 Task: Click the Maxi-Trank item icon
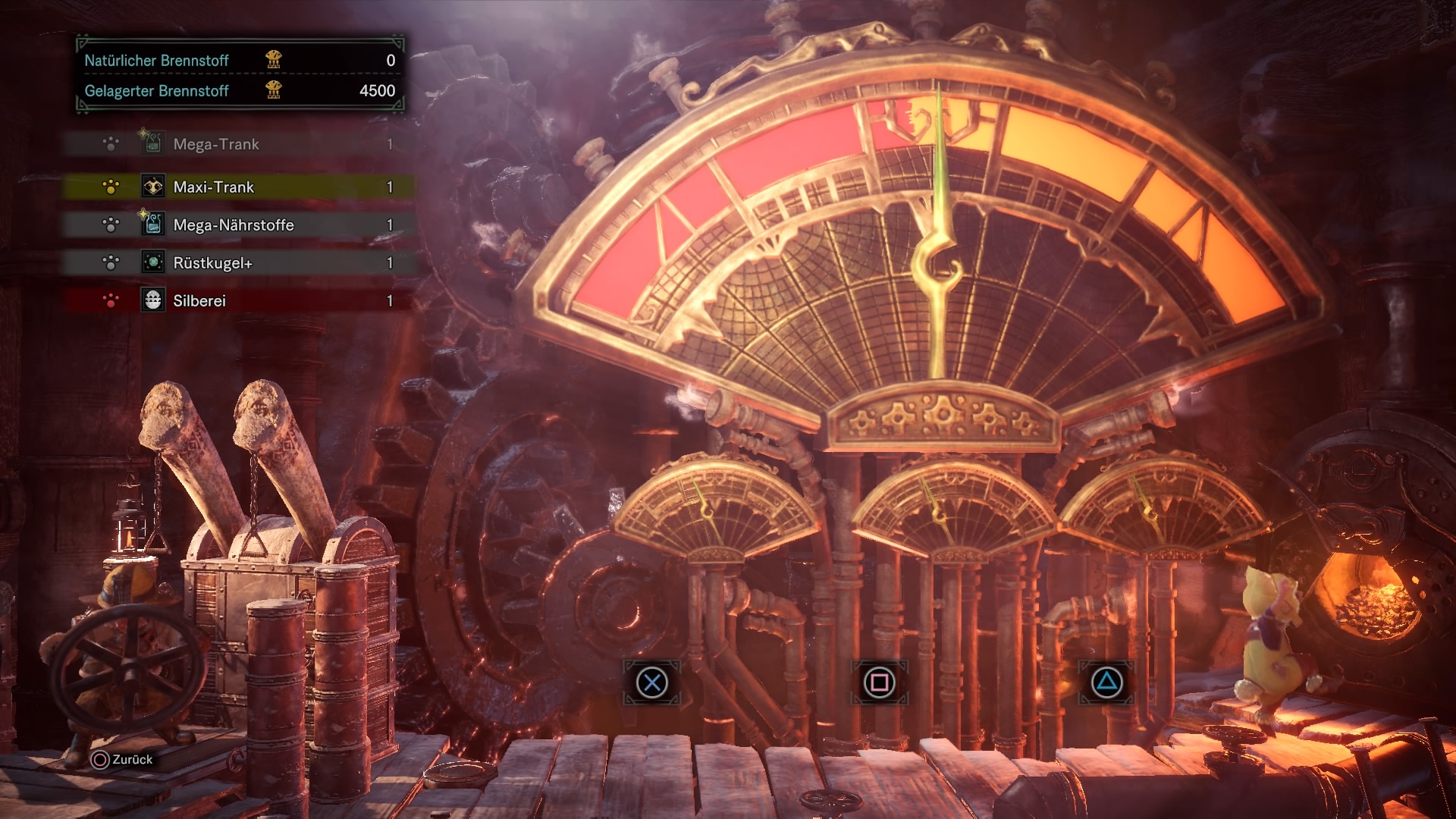[153, 187]
